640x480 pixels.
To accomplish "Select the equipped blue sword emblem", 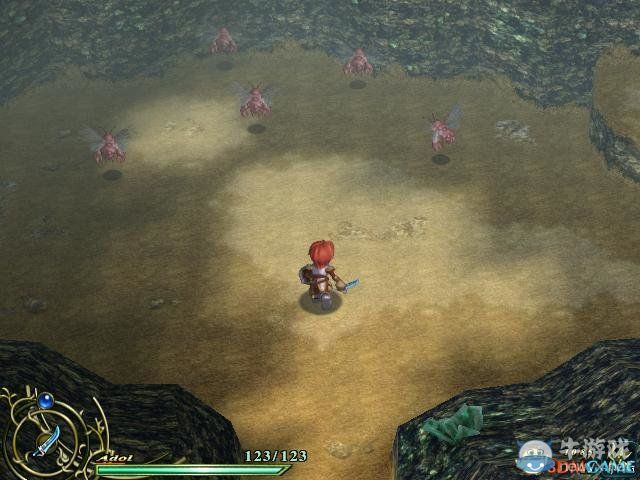I will (x=47, y=439).
